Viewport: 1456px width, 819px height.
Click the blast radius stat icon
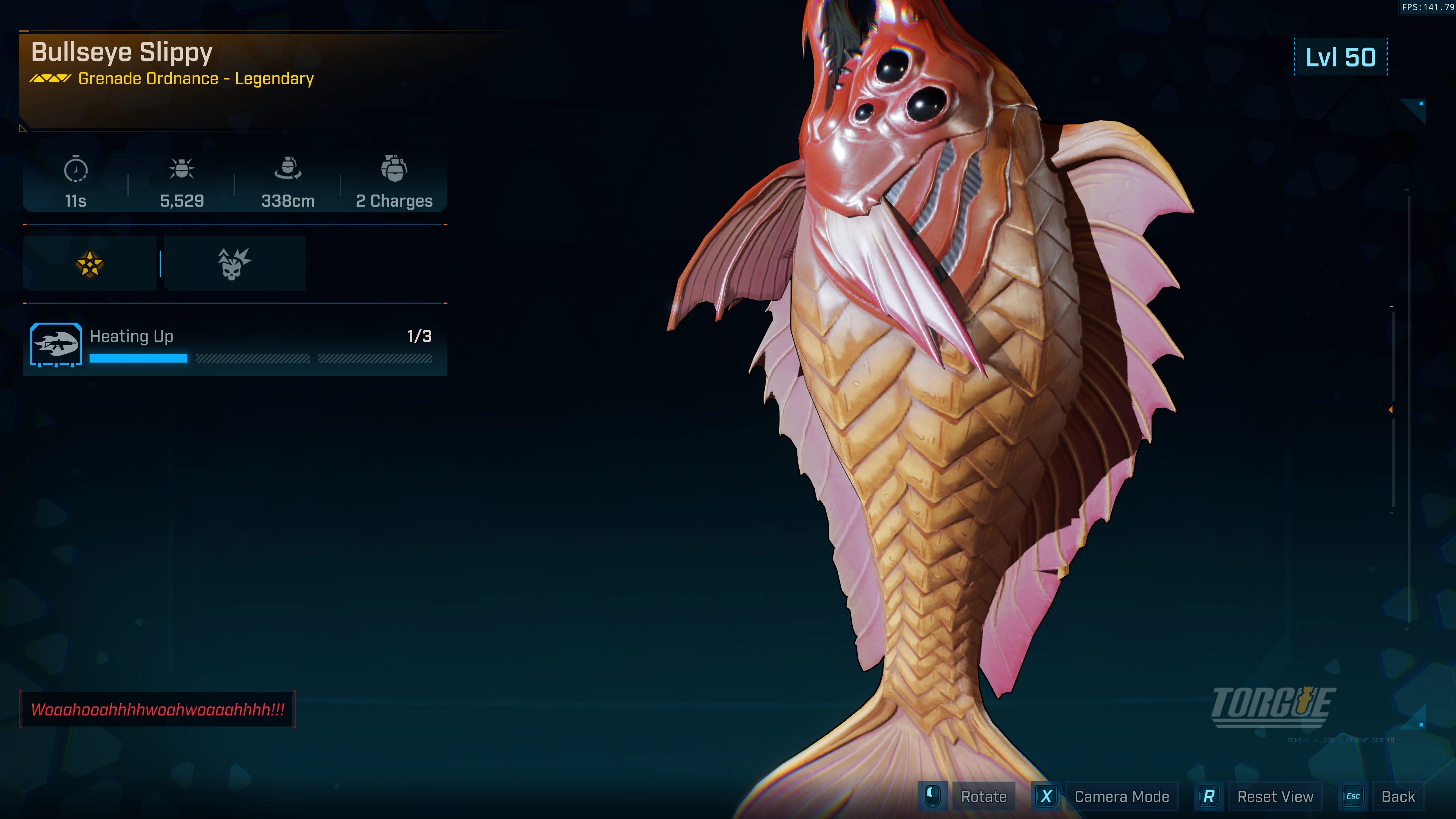(x=288, y=168)
